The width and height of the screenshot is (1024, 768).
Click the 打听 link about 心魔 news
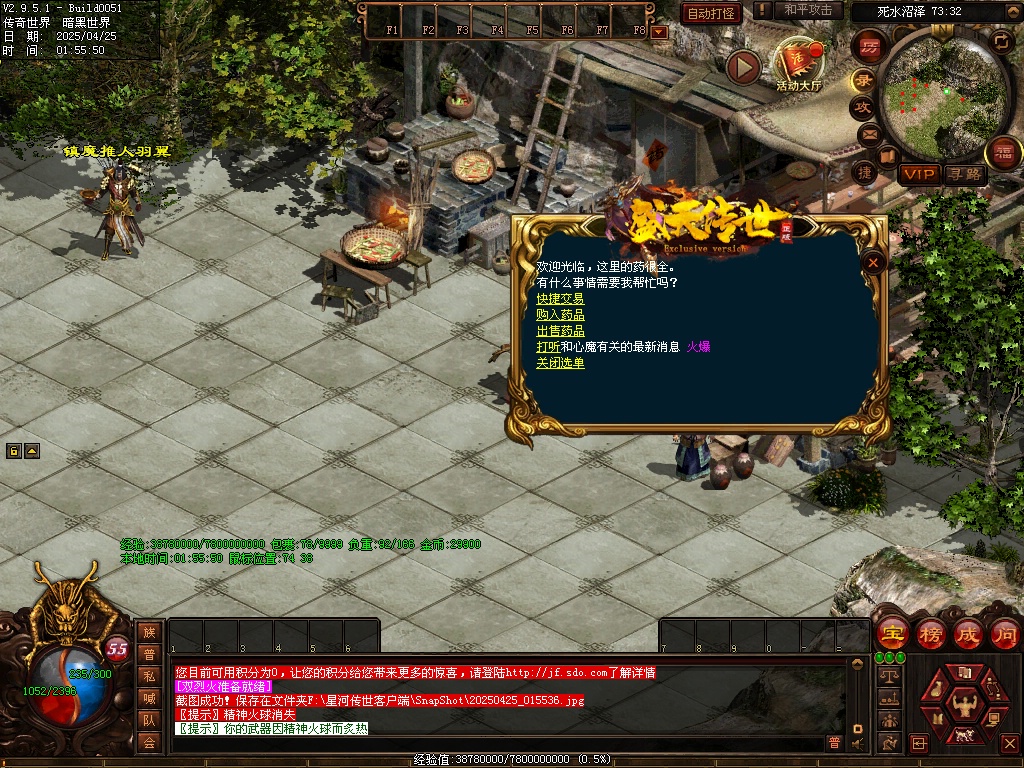pyautogui.click(x=547, y=347)
